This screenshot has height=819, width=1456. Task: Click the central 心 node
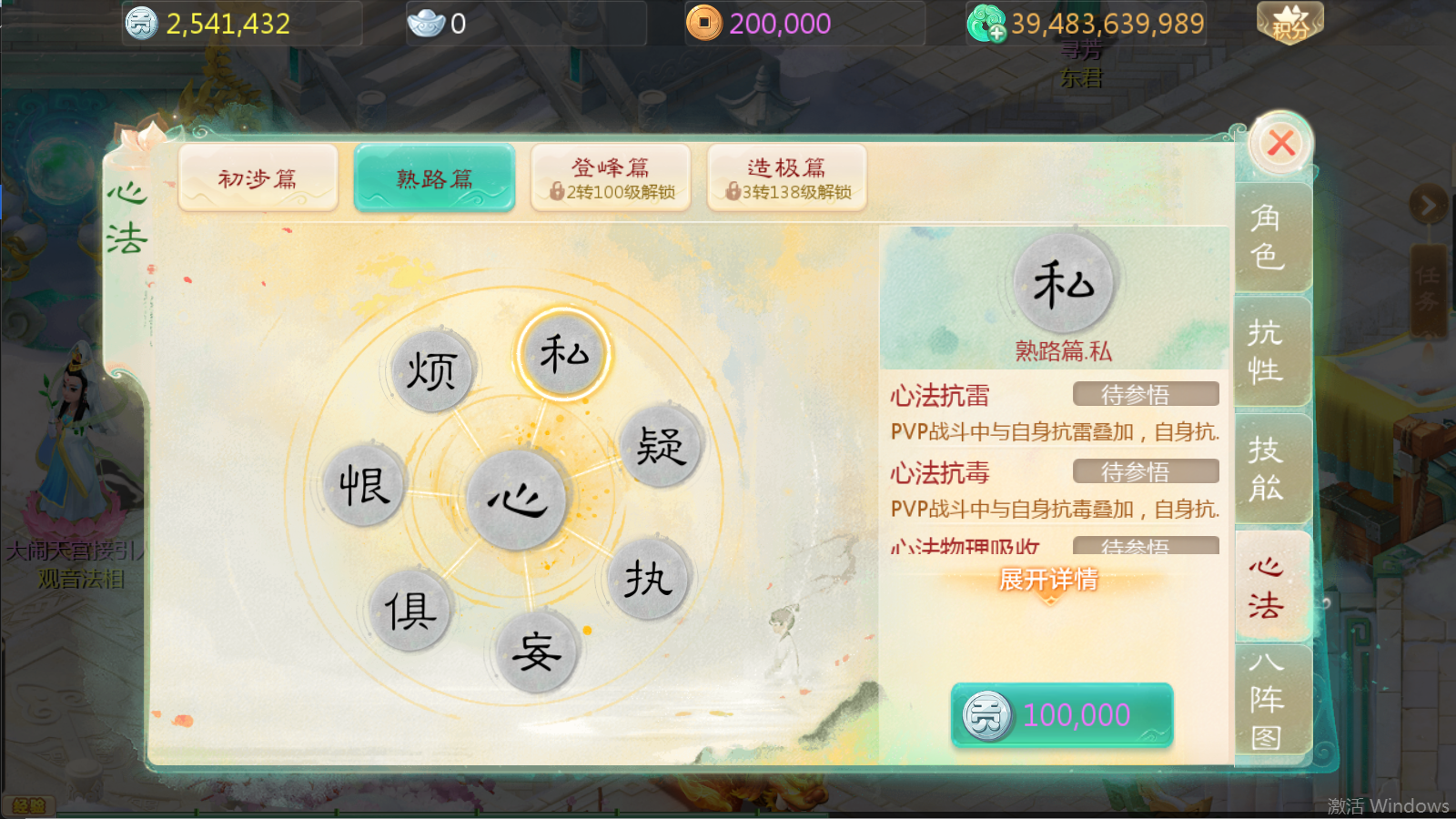pos(516,500)
